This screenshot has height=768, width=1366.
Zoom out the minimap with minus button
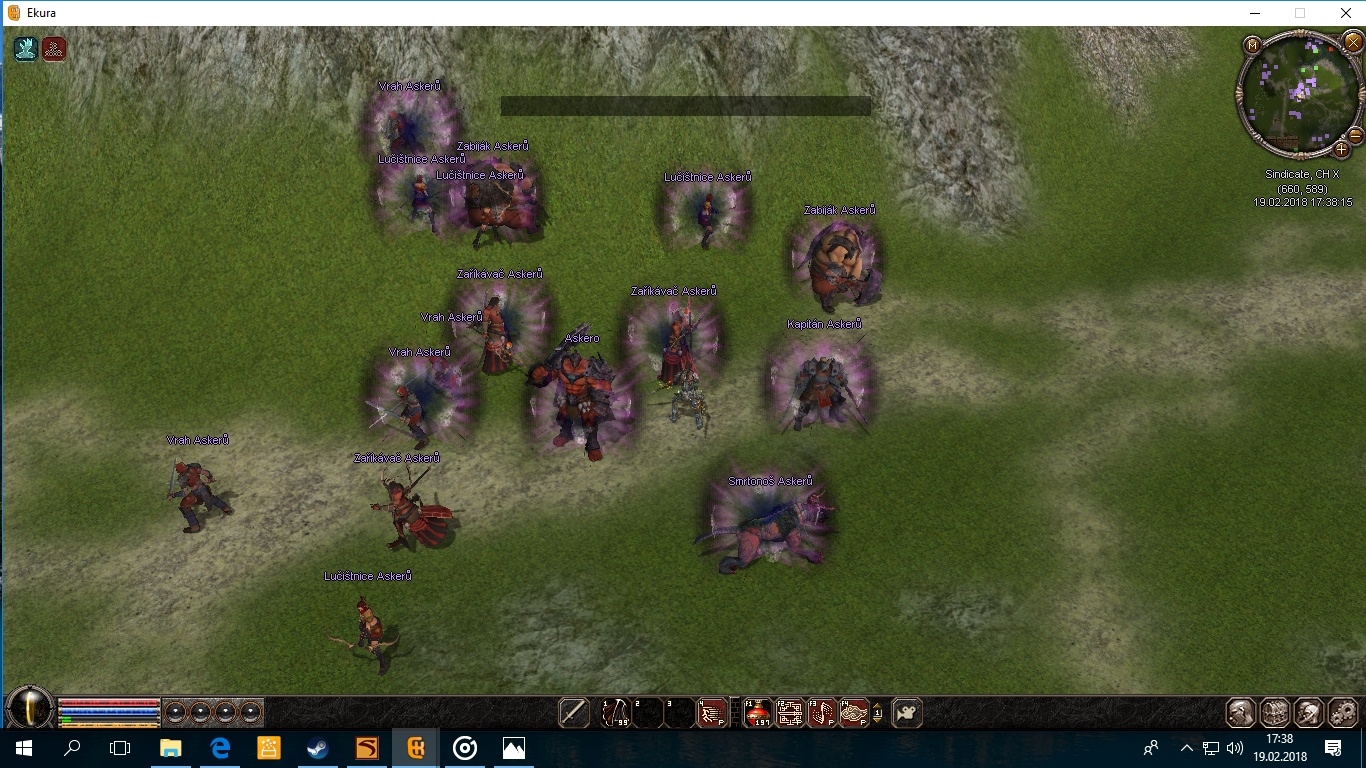click(1356, 135)
